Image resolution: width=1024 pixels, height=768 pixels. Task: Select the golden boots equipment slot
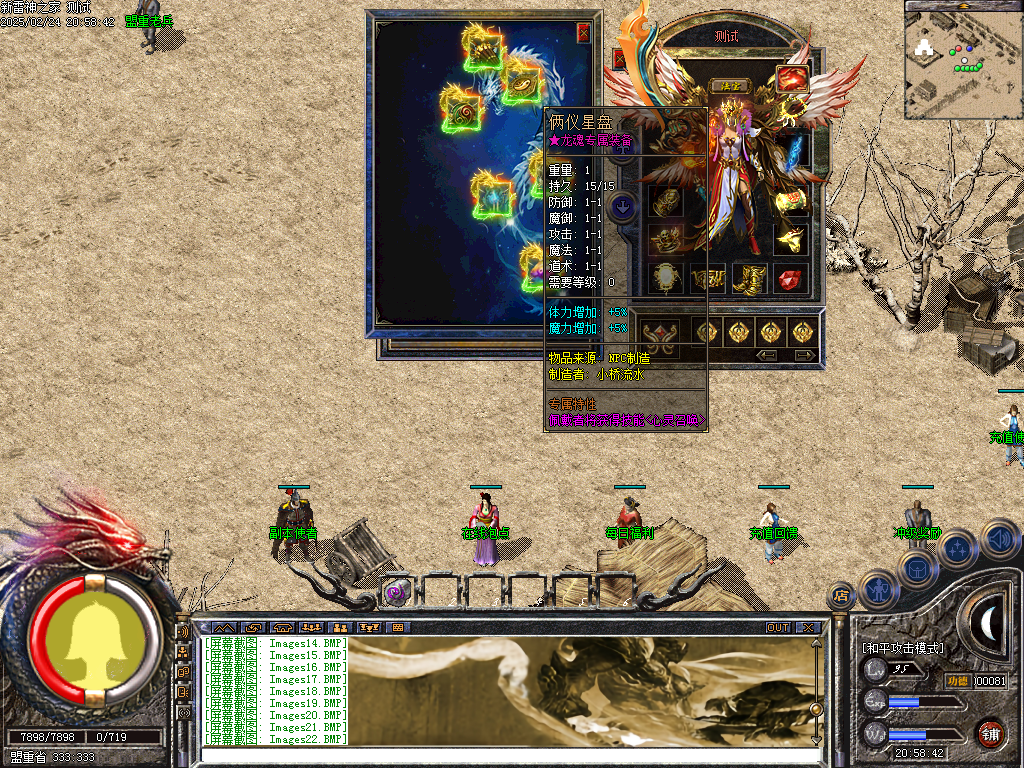click(749, 279)
